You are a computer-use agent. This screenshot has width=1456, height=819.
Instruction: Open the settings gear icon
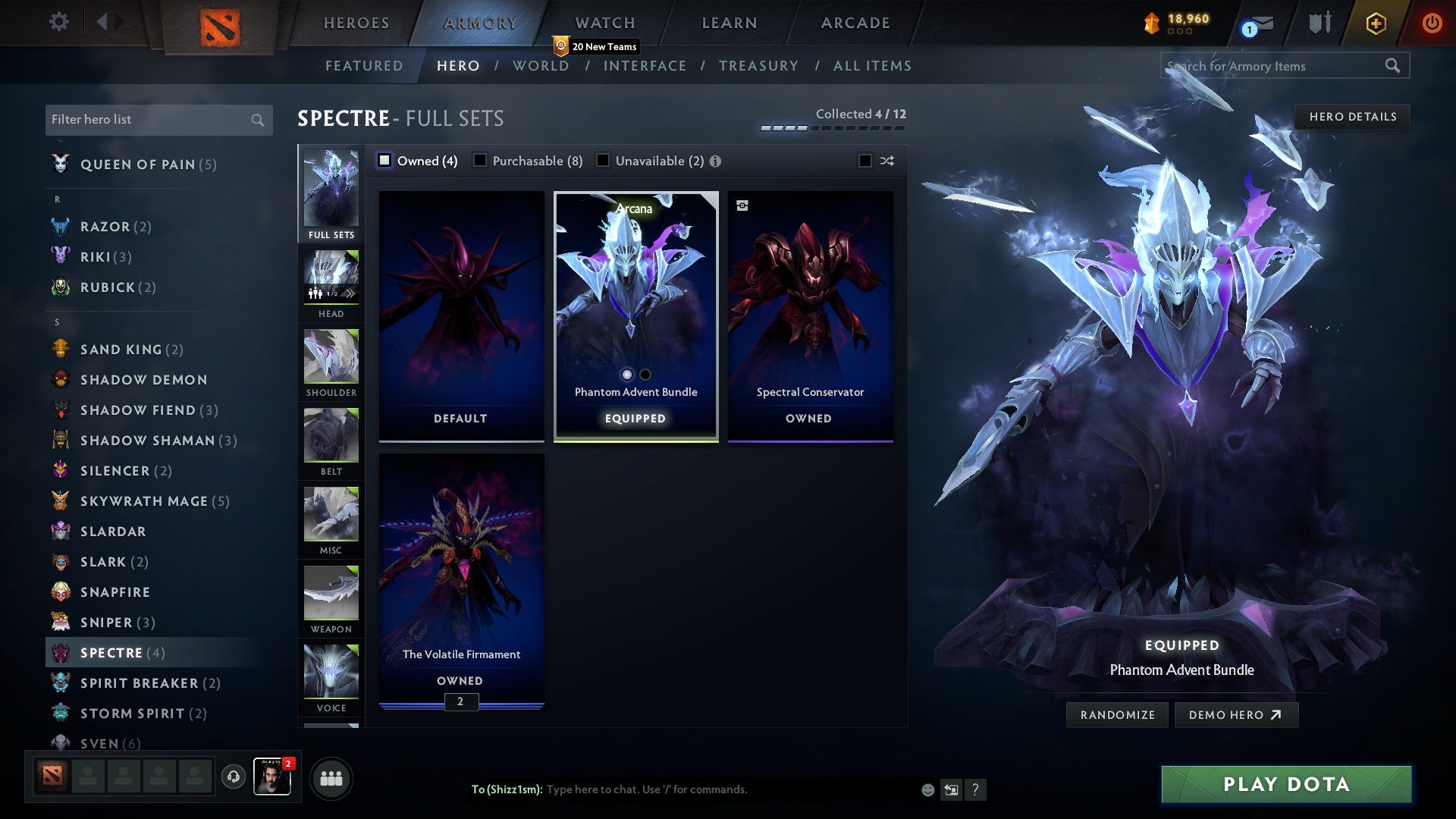point(58,23)
